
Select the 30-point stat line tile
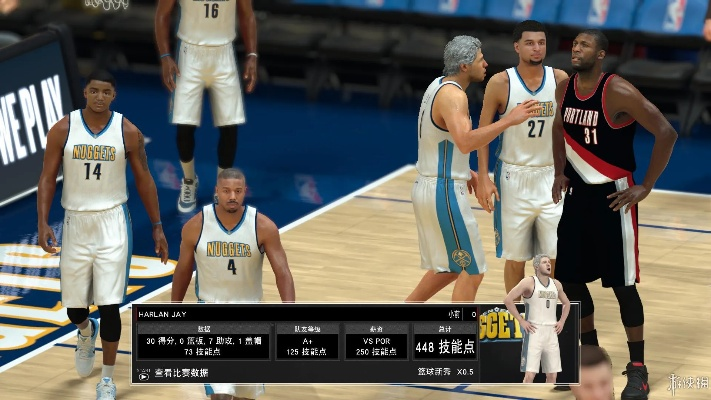click(x=203, y=341)
